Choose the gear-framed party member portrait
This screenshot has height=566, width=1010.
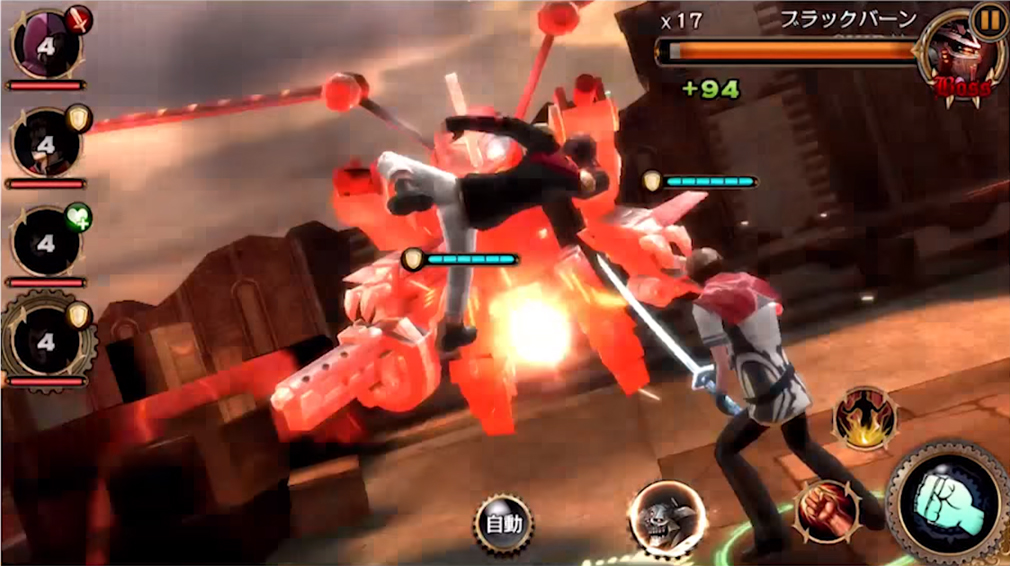coord(46,338)
